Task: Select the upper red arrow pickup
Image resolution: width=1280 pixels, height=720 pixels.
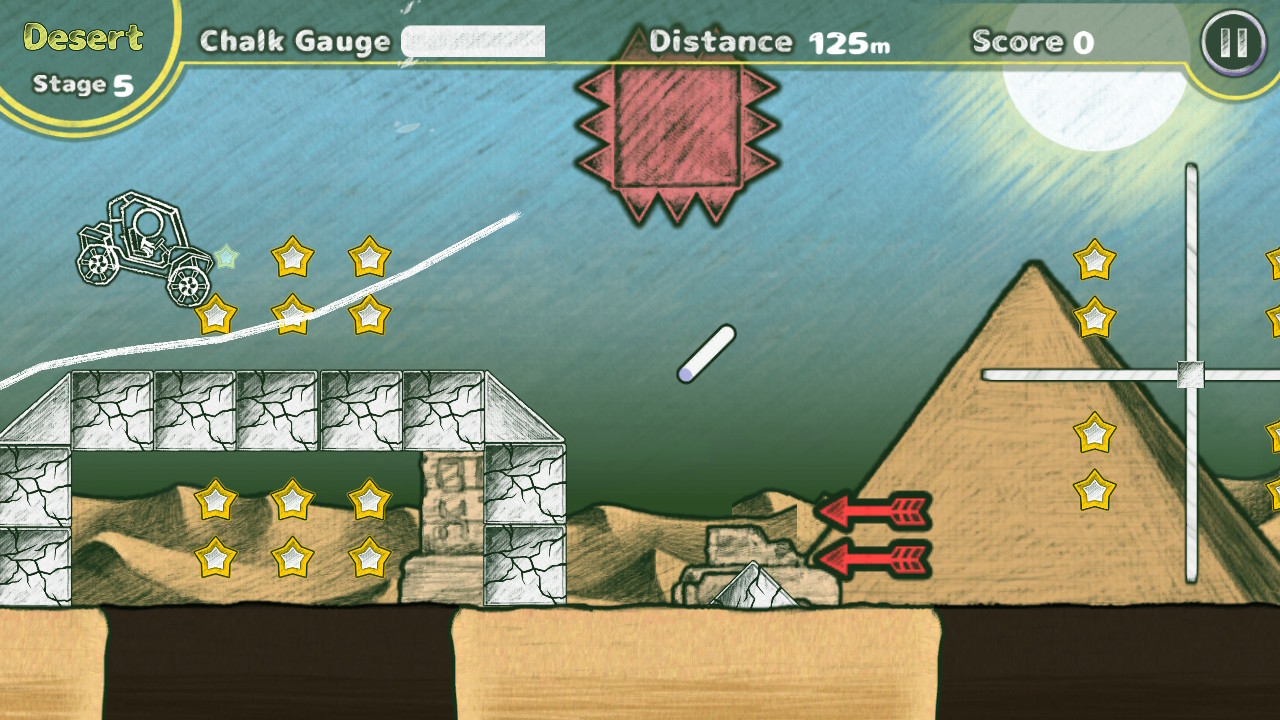Action: coord(870,512)
